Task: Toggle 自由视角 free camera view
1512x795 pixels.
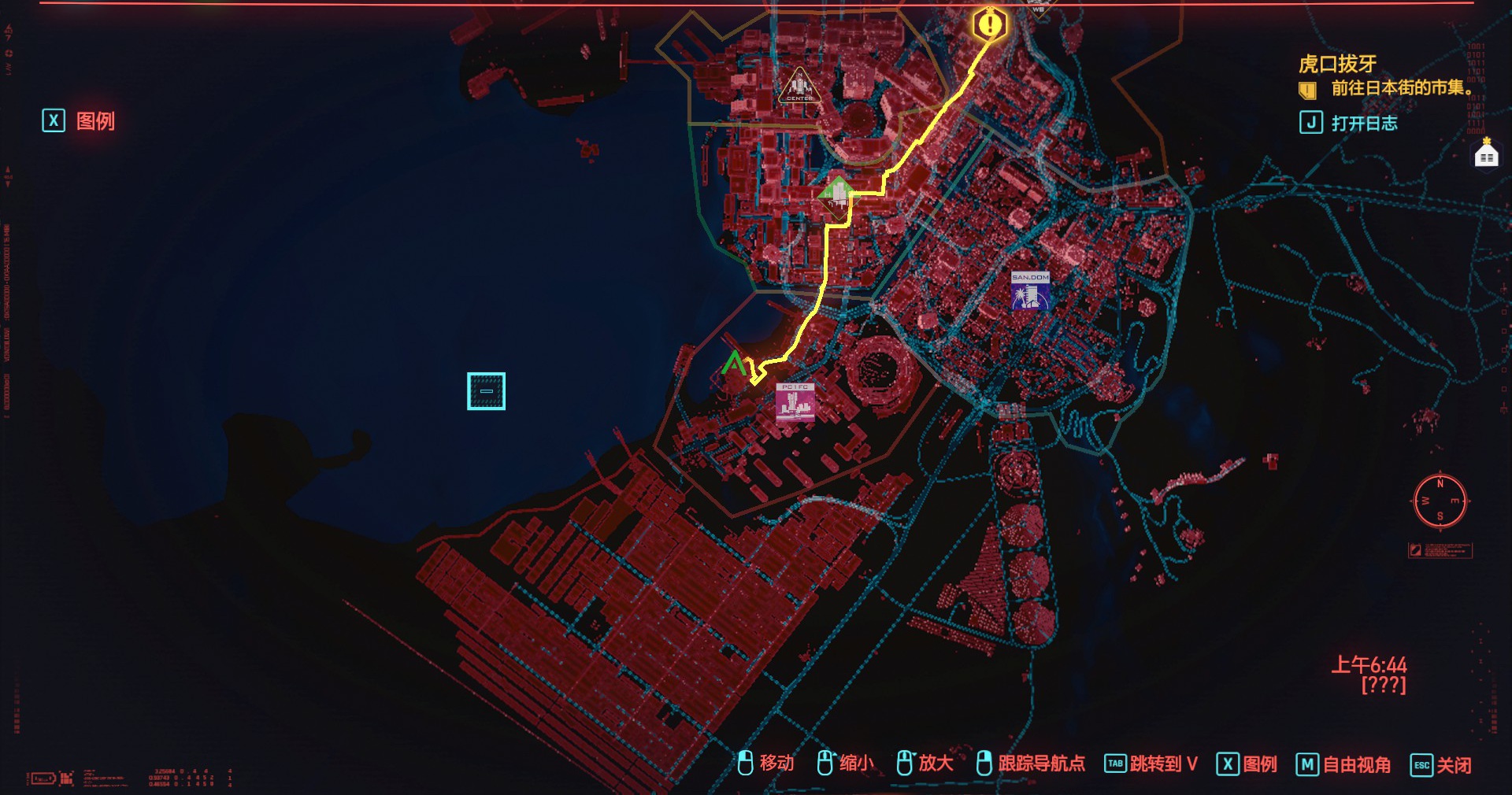Action: coord(1343,764)
